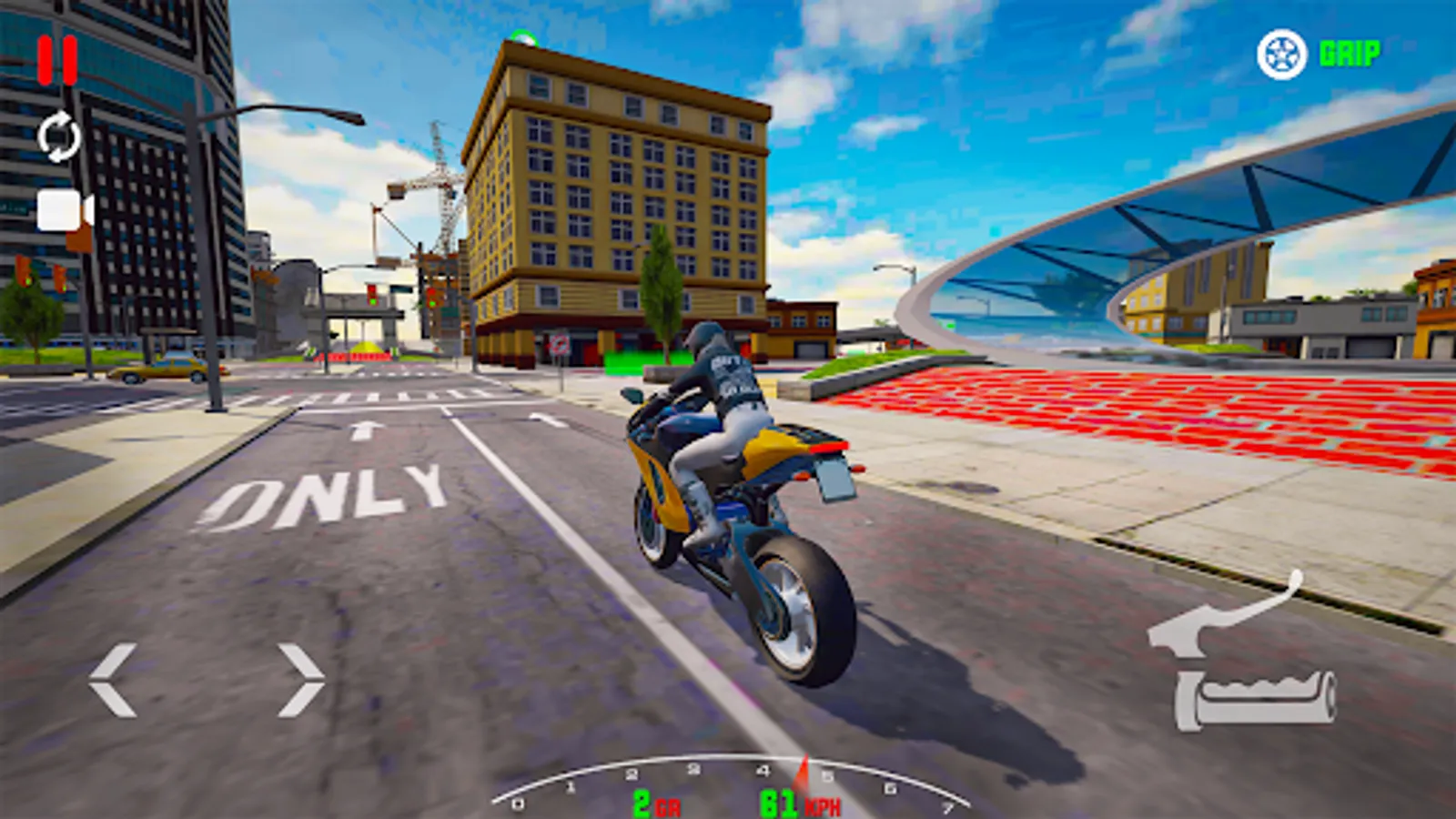This screenshot has height=819, width=1456.
Task: Tap the wheel icon next to GRIP
Action: pos(1282,53)
